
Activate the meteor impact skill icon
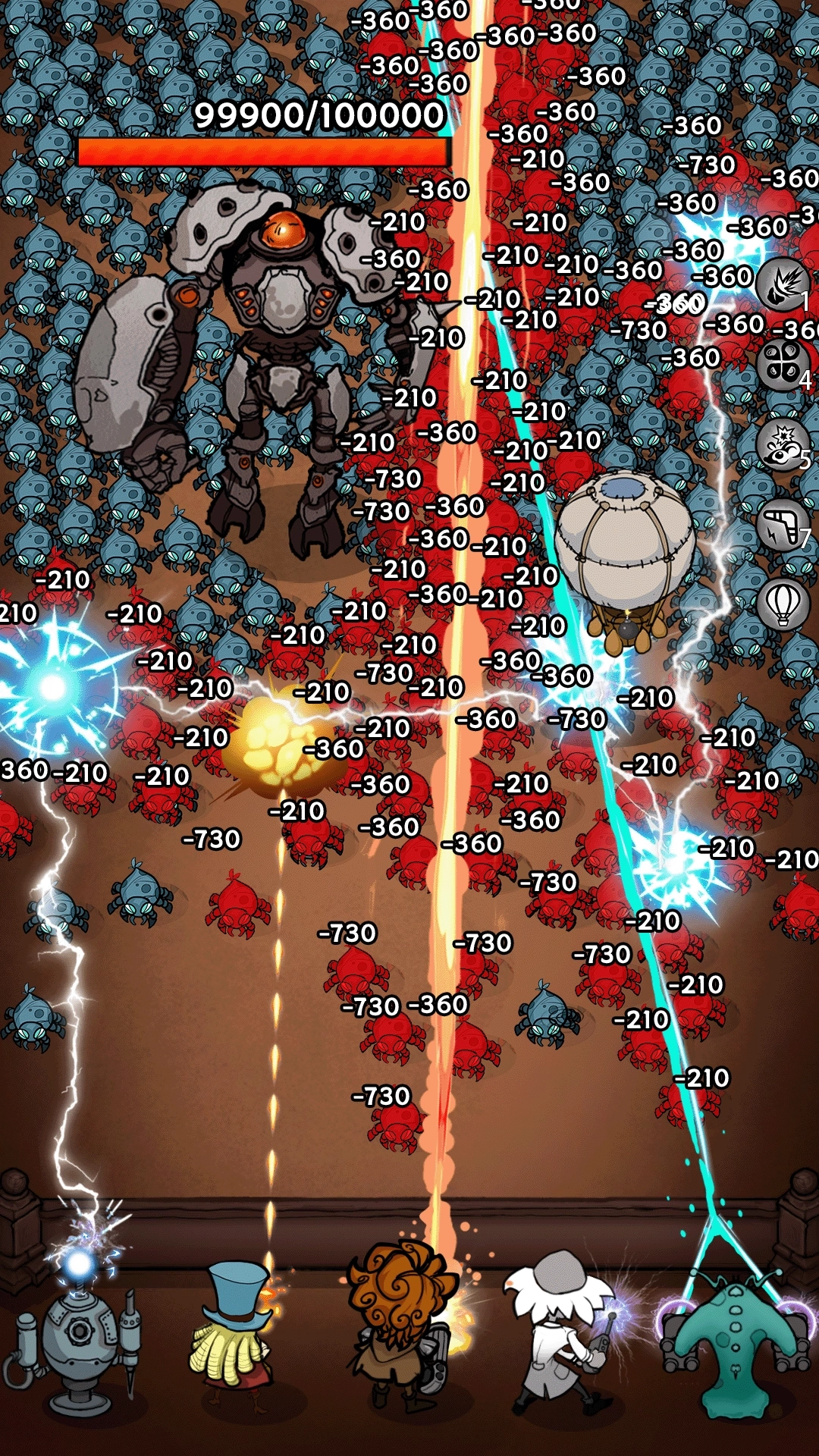tap(782, 284)
